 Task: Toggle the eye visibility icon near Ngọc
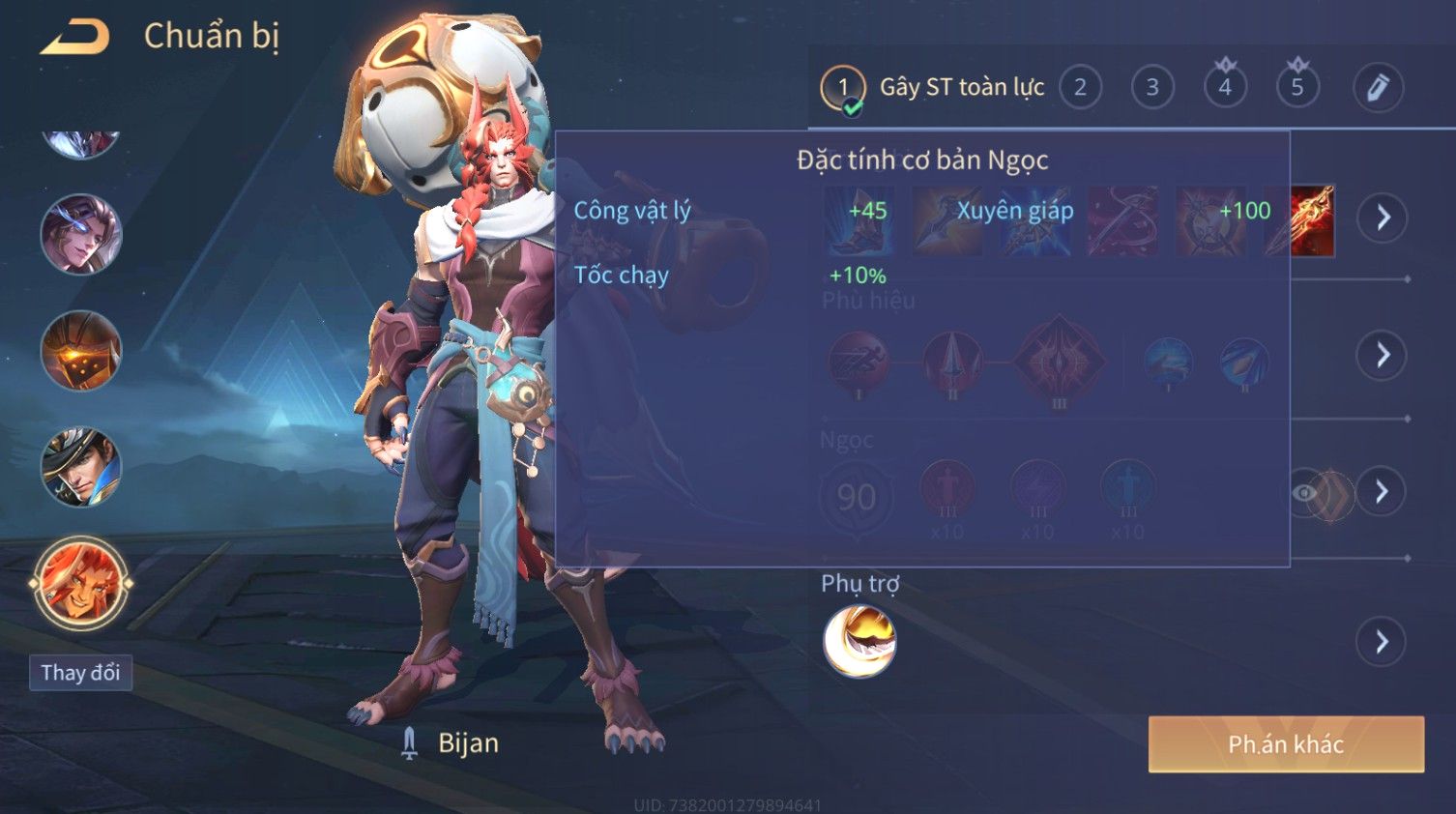pos(1304,493)
